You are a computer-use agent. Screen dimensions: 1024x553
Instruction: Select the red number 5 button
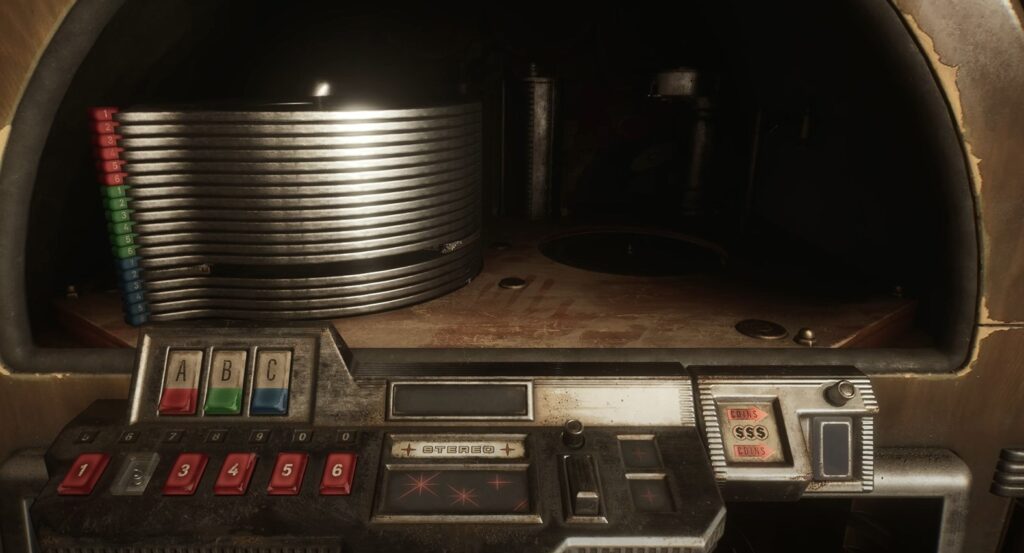(287, 473)
